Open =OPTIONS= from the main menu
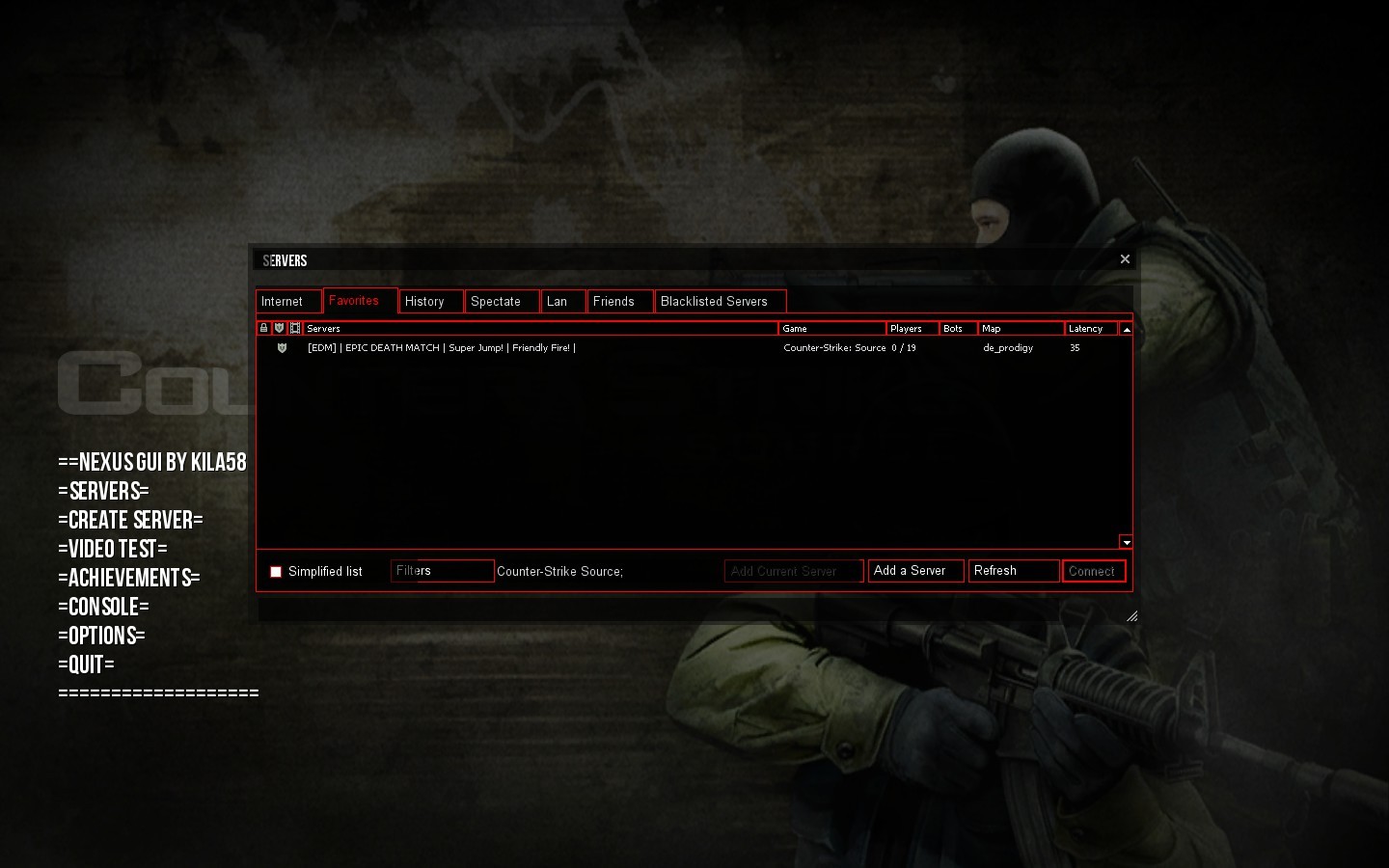Image resolution: width=1389 pixels, height=868 pixels. 102,636
